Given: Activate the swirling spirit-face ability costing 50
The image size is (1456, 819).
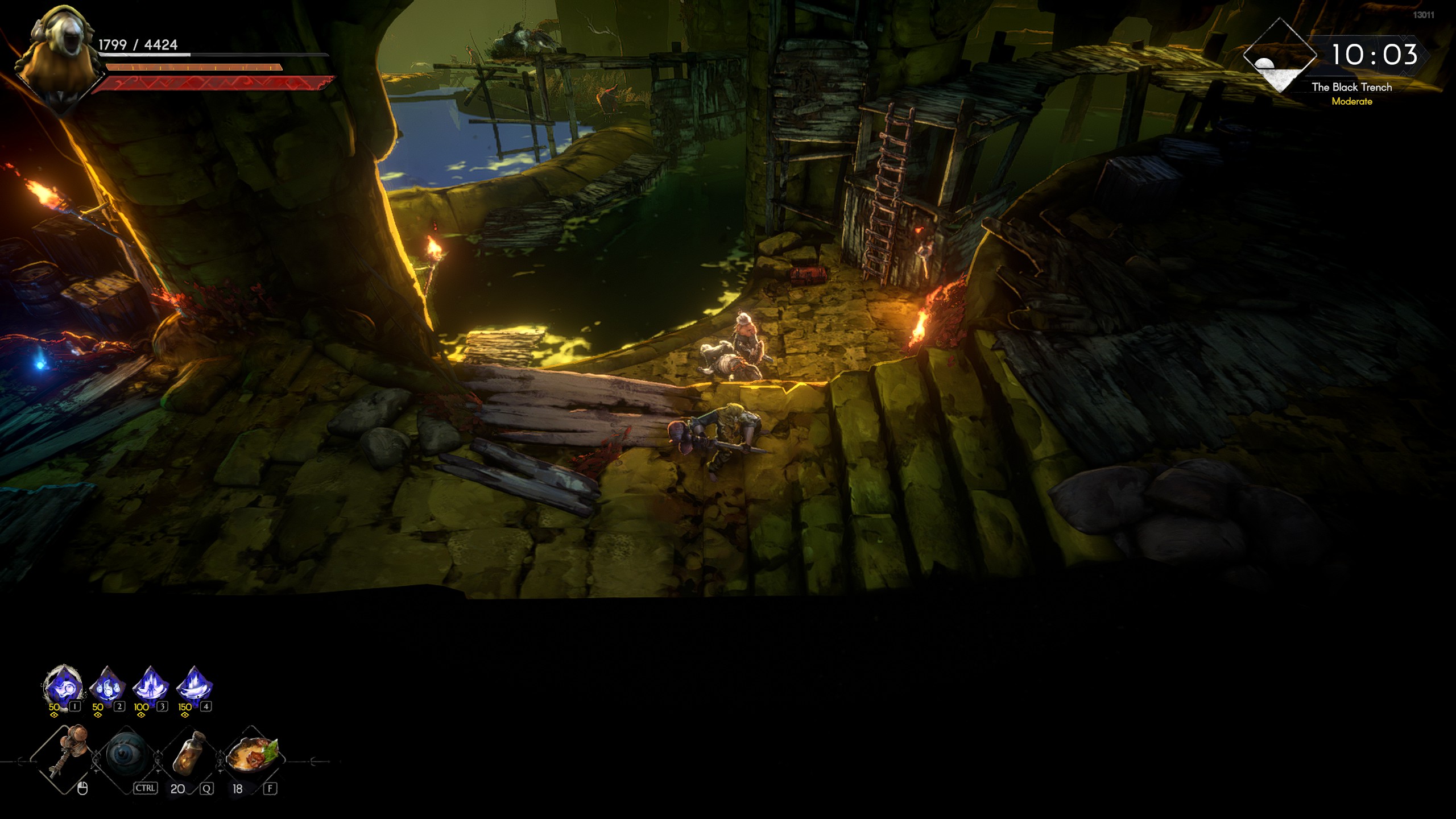Looking at the screenshot, I should pyautogui.click(x=63, y=685).
